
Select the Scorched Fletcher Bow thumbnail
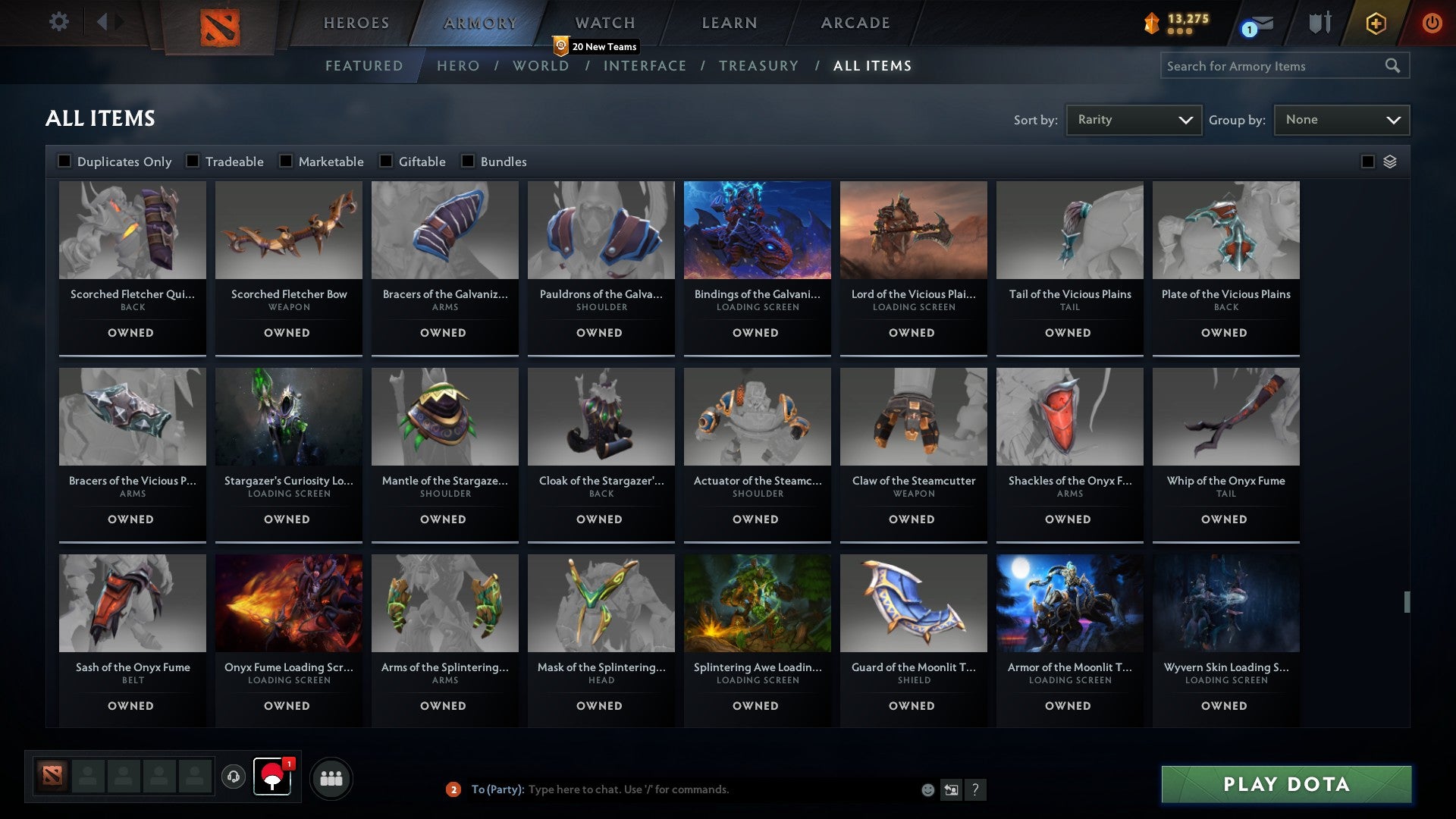(288, 229)
